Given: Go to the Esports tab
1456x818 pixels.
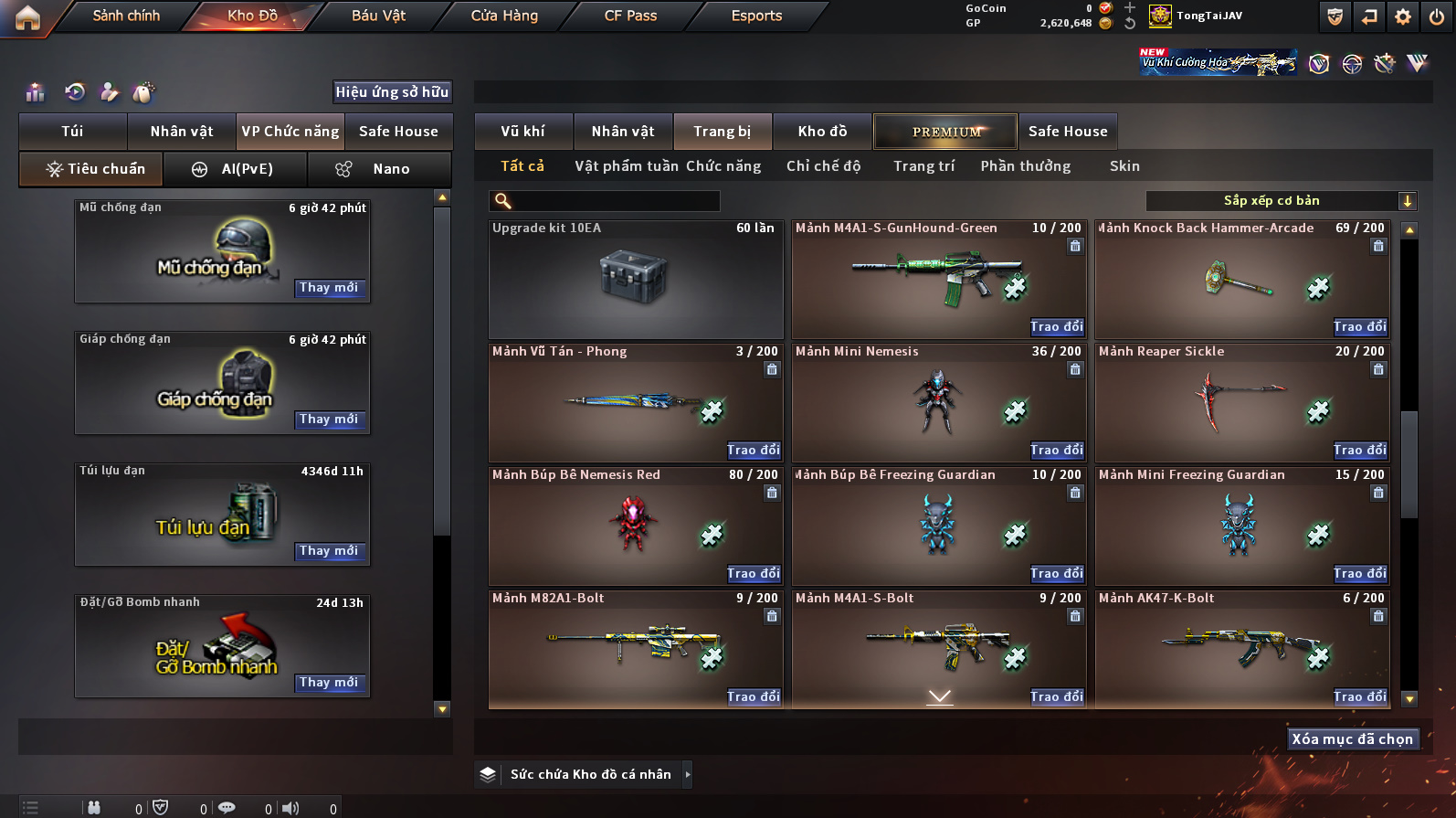Looking at the screenshot, I should (756, 16).
